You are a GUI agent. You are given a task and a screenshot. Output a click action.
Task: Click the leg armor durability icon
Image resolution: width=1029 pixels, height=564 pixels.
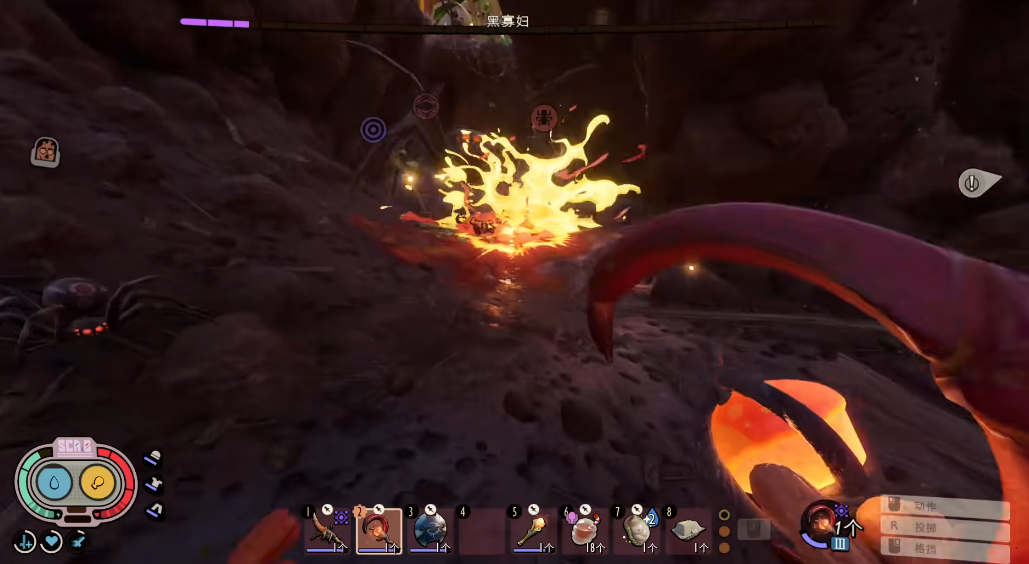click(x=155, y=510)
